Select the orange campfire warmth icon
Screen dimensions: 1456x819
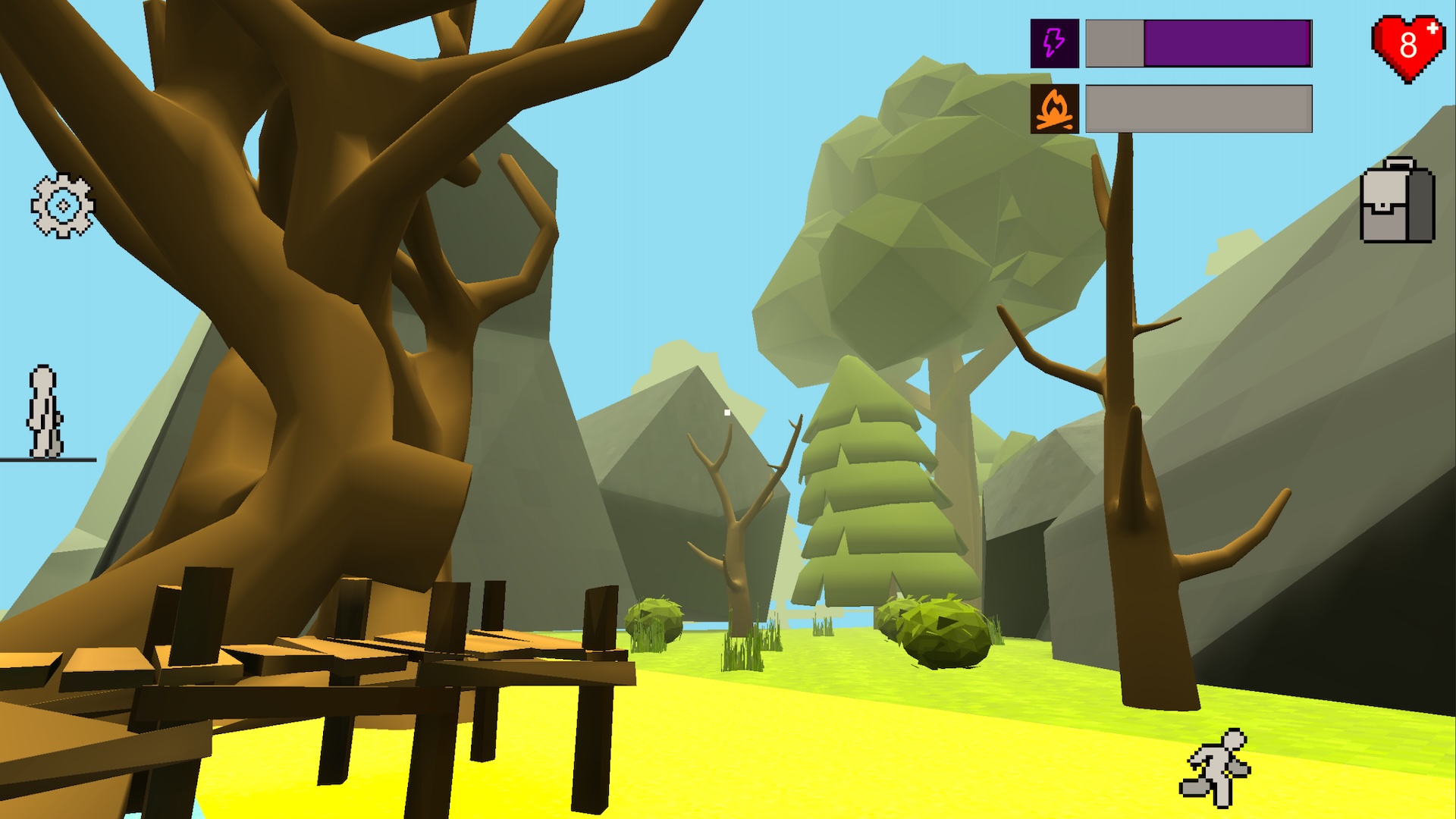coord(1053,107)
